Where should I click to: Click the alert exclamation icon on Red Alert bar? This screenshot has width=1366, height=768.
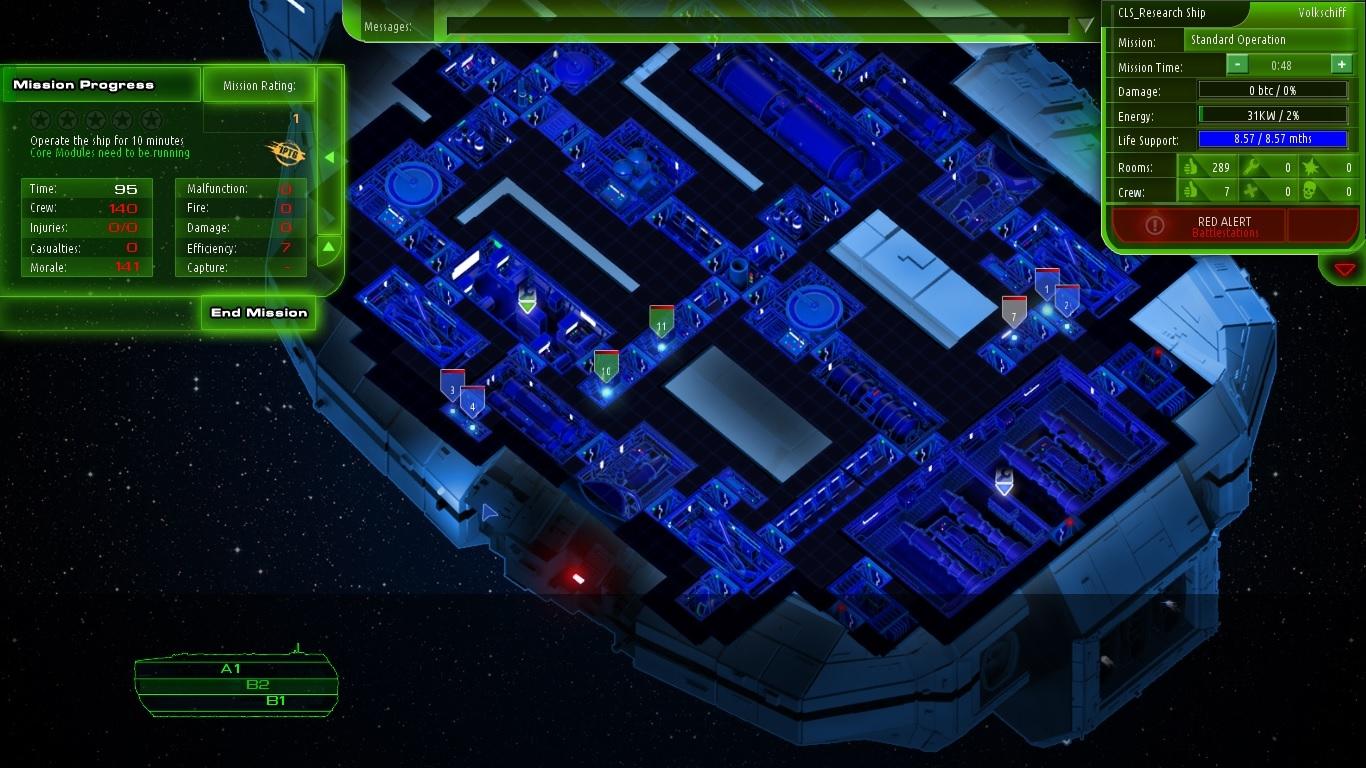(1155, 225)
